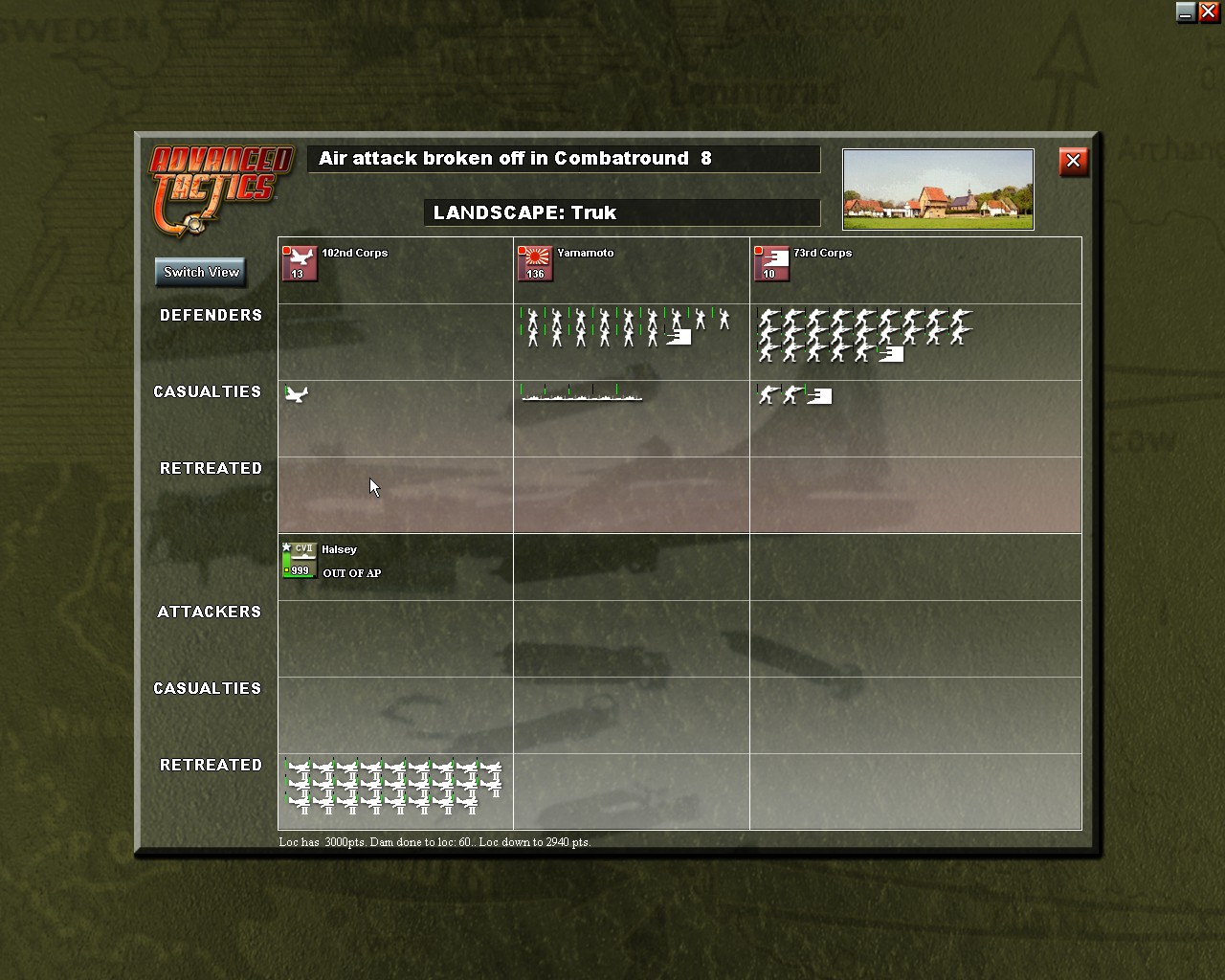Viewport: 1225px width, 980px height.
Task: Select the 73rd Corps flag unit counter
Action: point(771,262)
